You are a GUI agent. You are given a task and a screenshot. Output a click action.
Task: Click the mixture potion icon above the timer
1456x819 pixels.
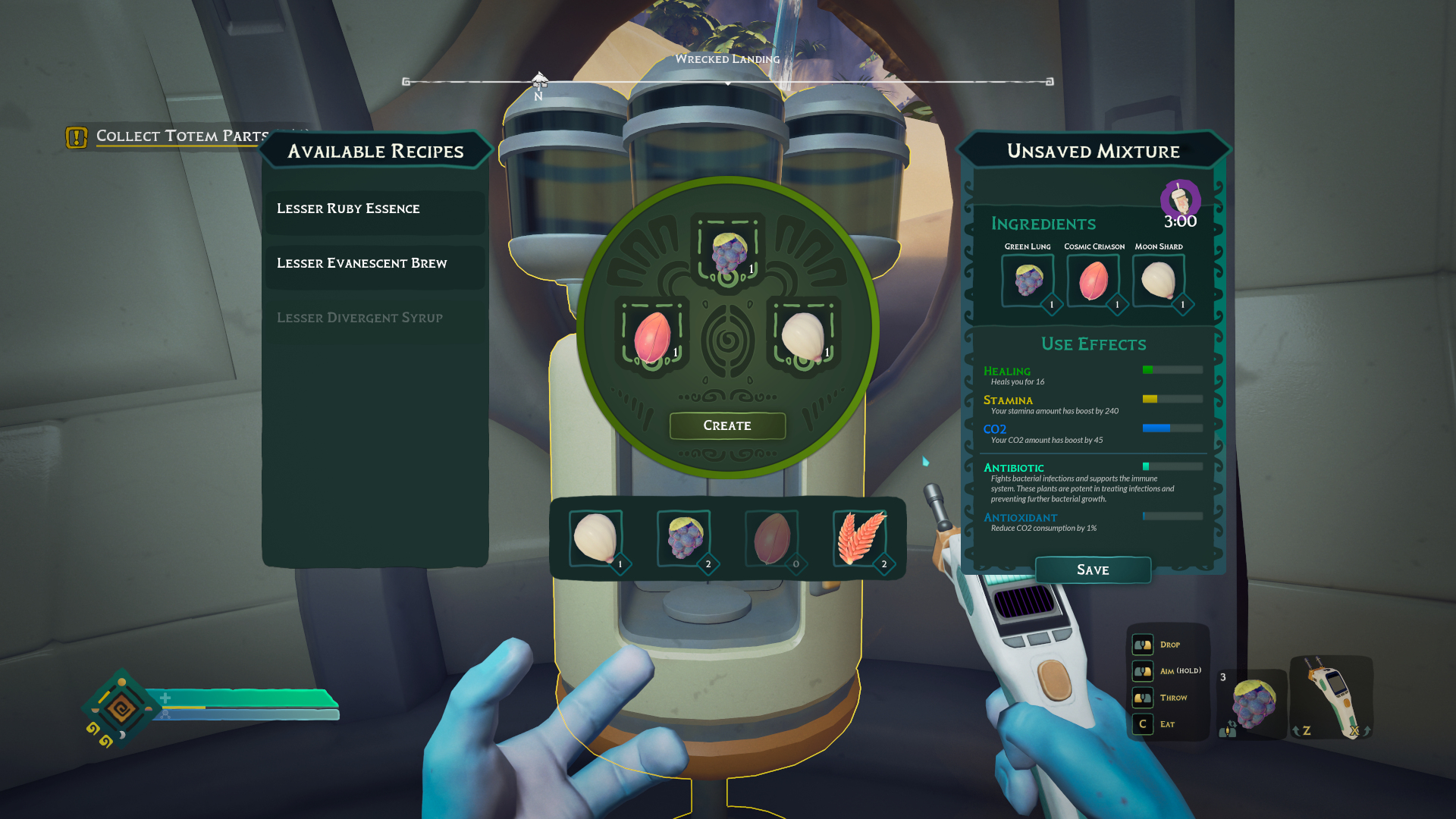tap(1180, 199)
